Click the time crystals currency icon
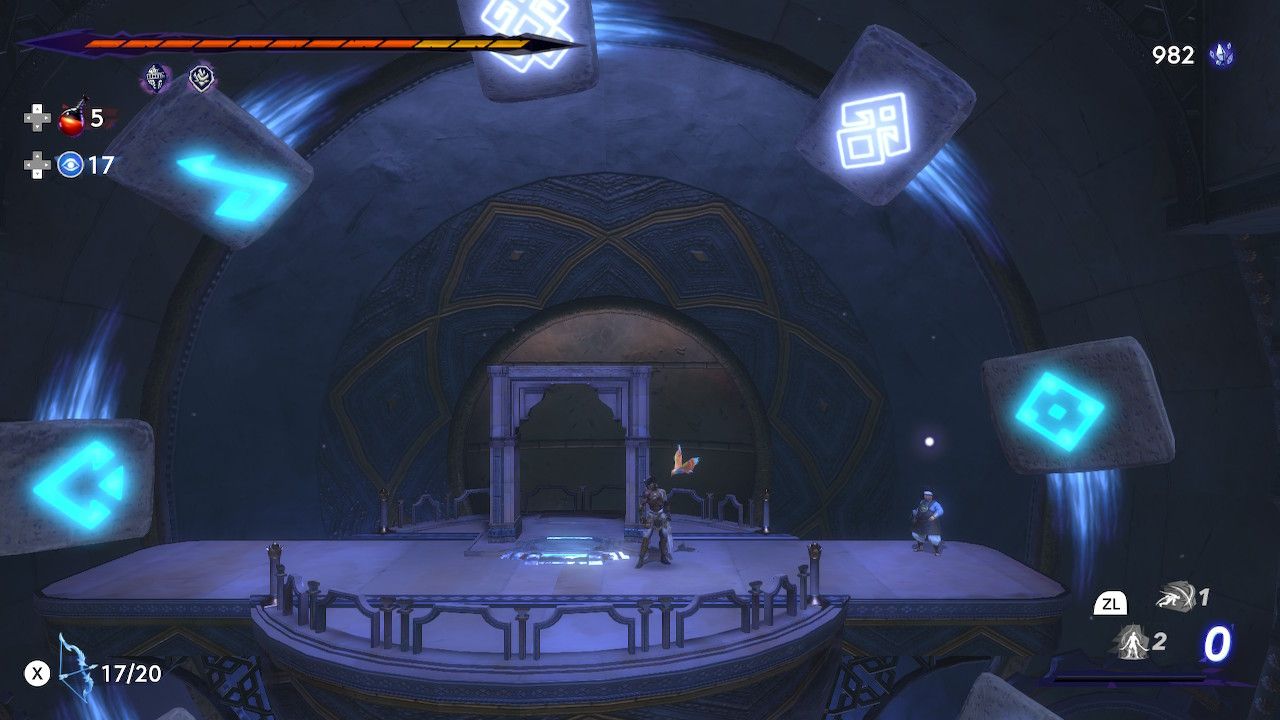Viewport: 1280px width, 720px height. [x=1220, y=55]
